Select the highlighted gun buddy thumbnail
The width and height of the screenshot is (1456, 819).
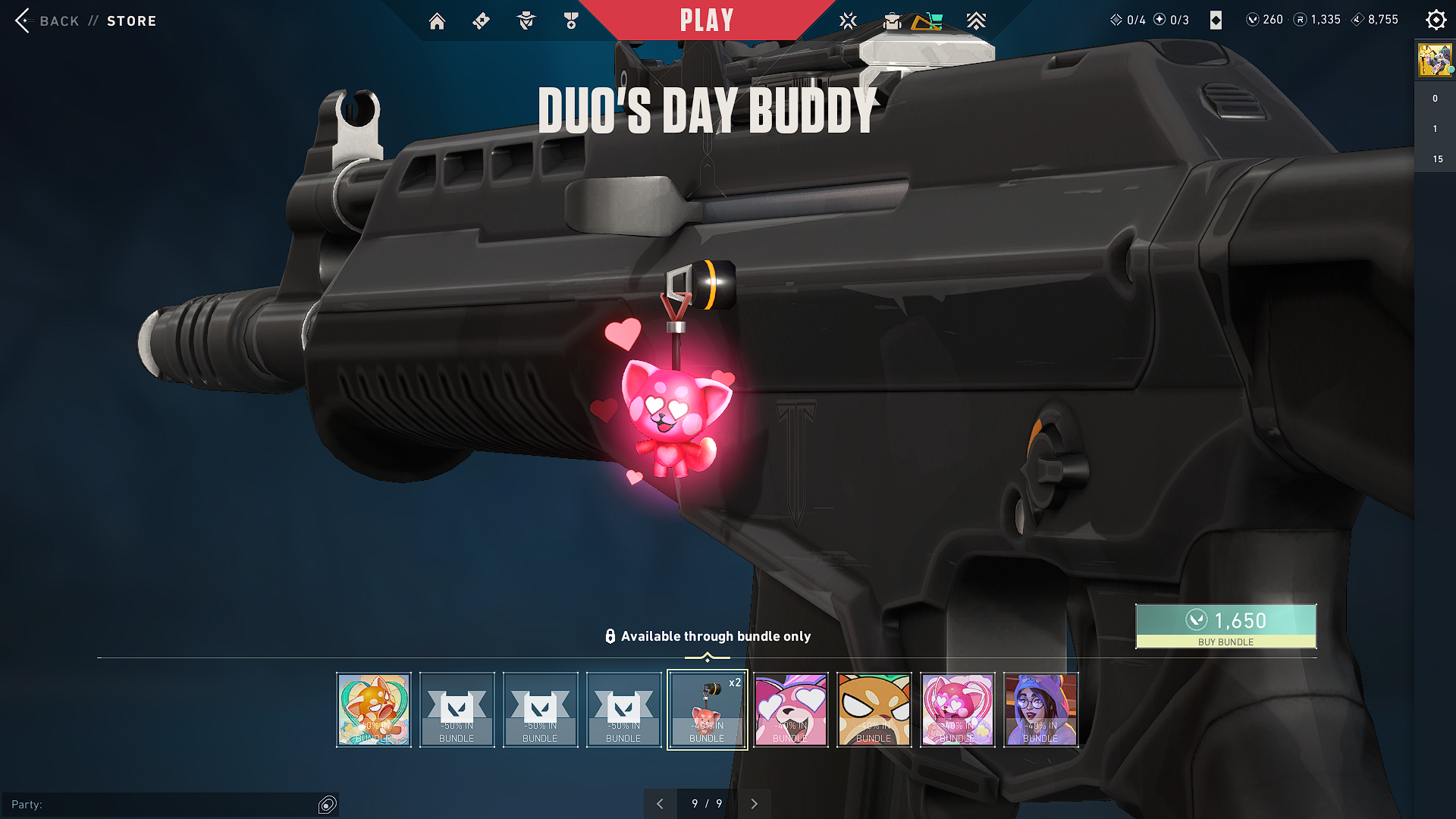point(707,709)
